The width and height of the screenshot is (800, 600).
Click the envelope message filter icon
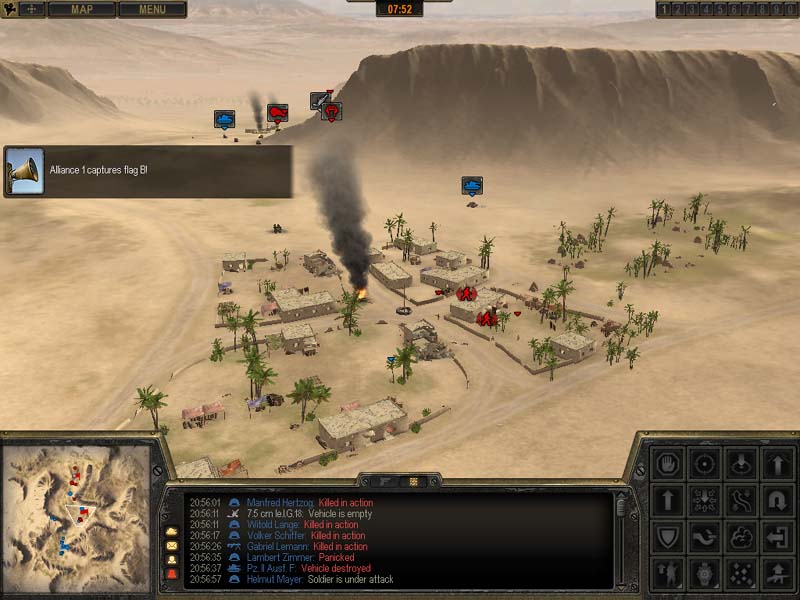(171, 545)
